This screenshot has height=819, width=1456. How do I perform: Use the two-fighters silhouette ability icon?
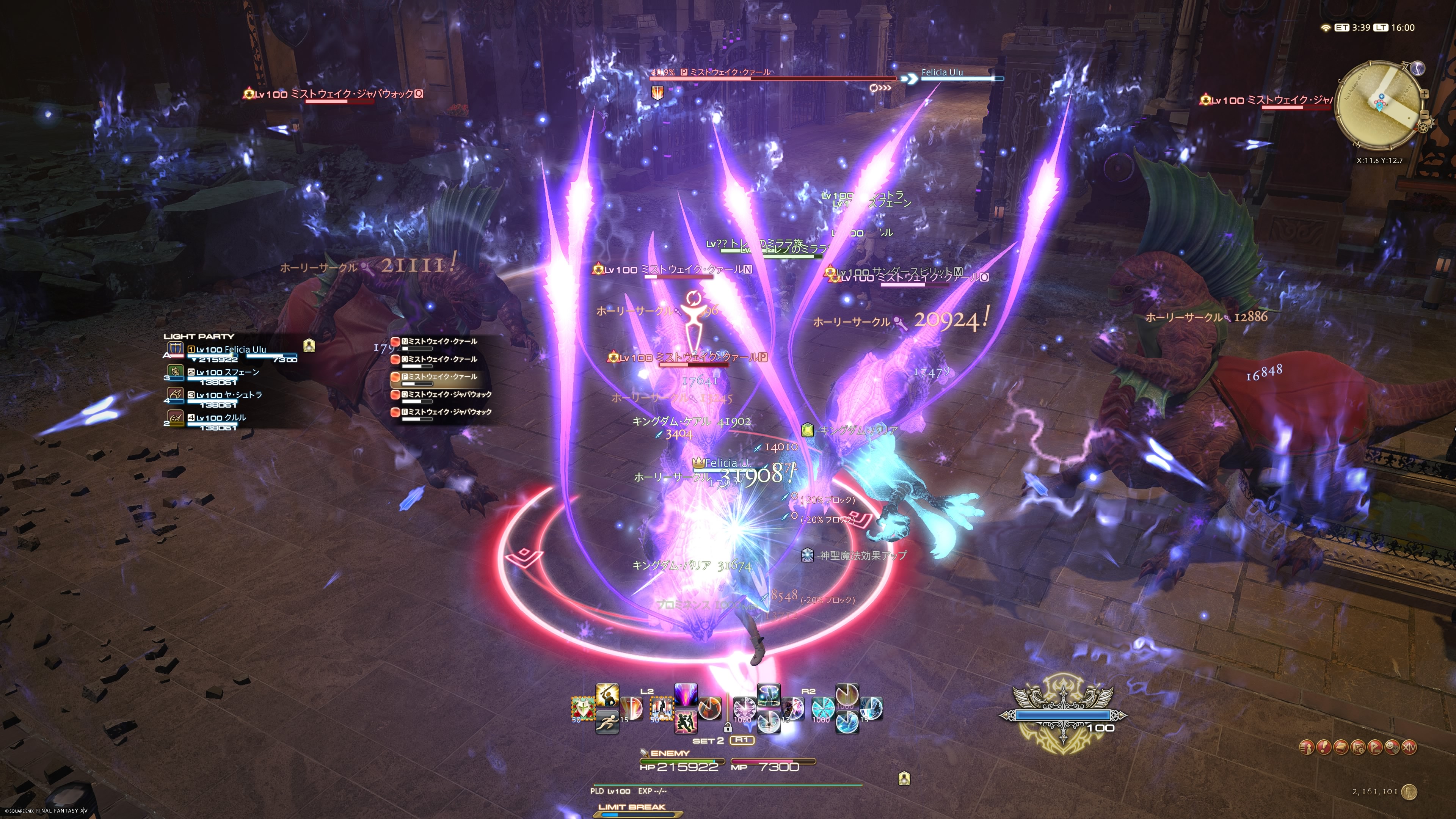click(686, 722)
